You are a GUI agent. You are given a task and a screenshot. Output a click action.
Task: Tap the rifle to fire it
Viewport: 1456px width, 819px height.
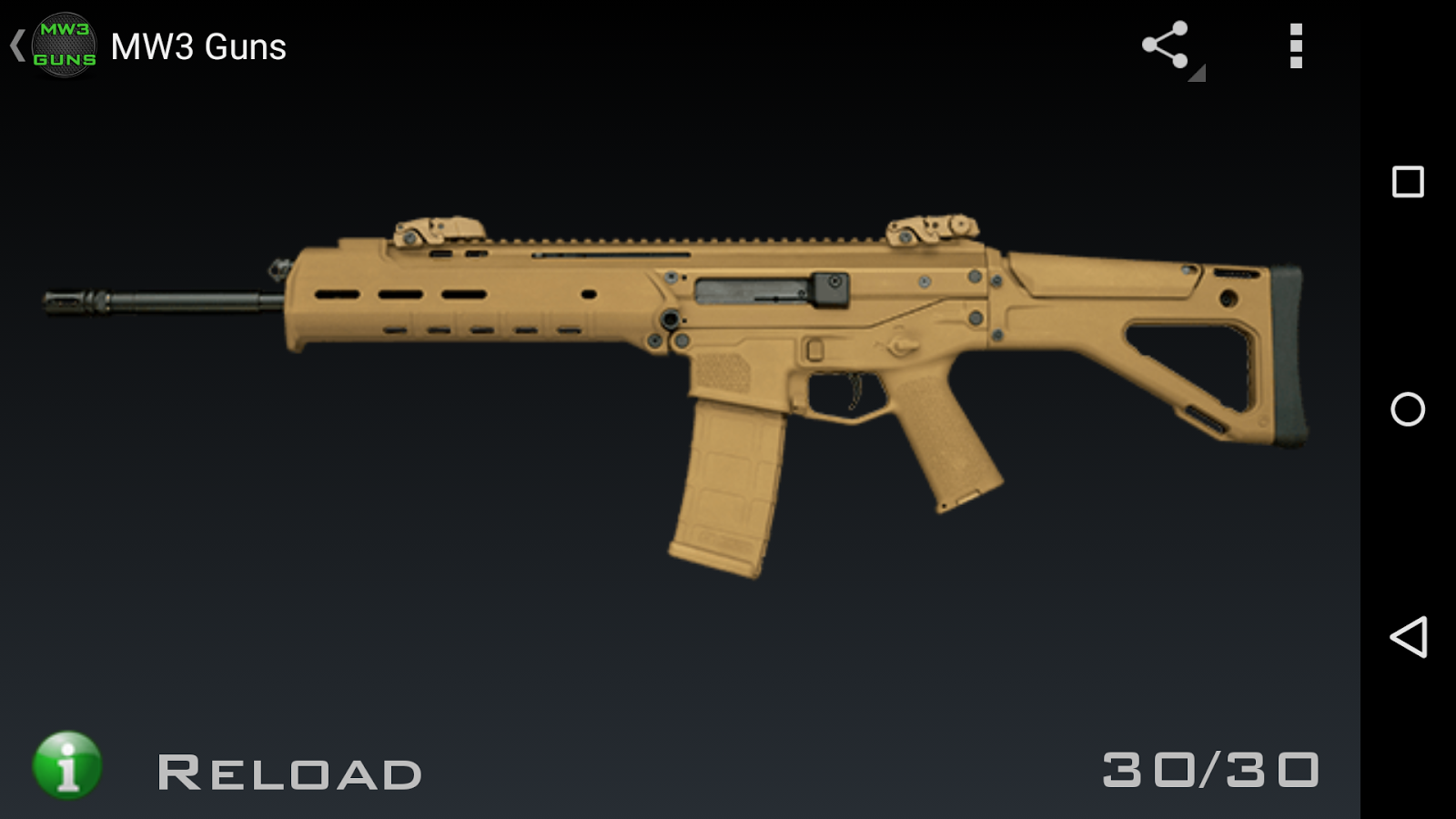(637, 300)
